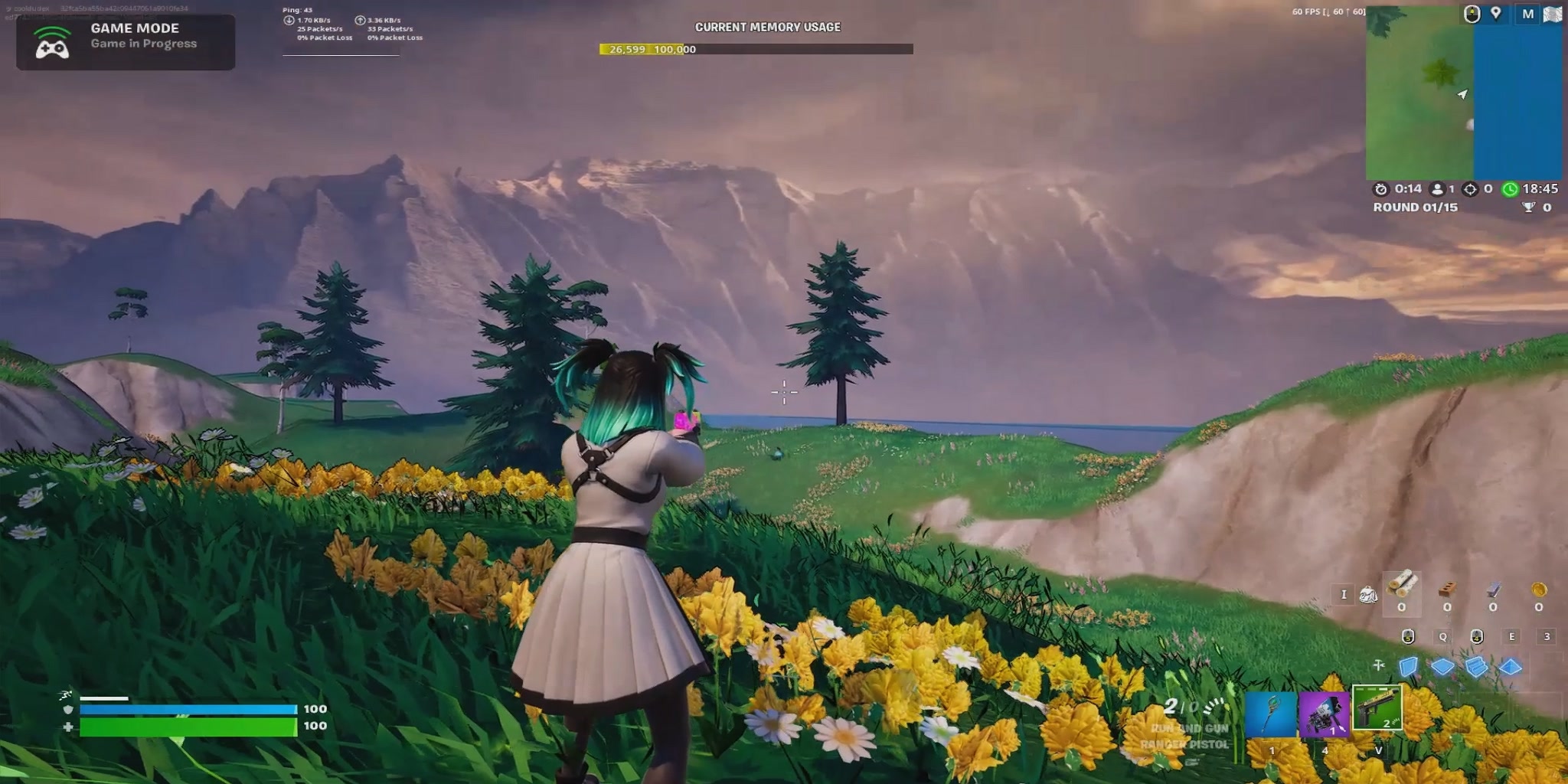The width and height of the screenshot is (1568, 784).
Task: Choose the floor building piece
Action: (1442, 667)
